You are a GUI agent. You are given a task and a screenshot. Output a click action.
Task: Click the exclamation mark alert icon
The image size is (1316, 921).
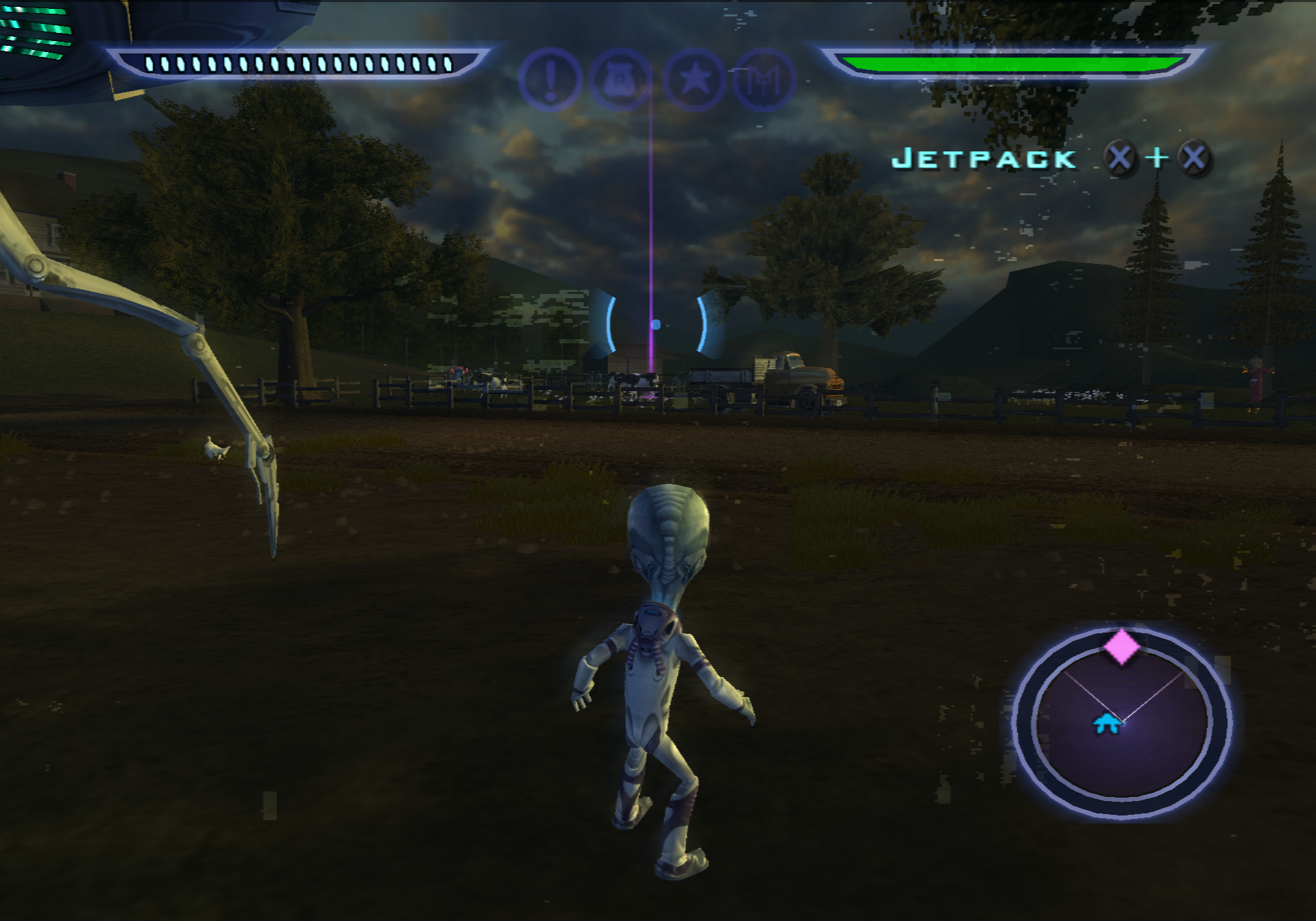click(550, 79)
